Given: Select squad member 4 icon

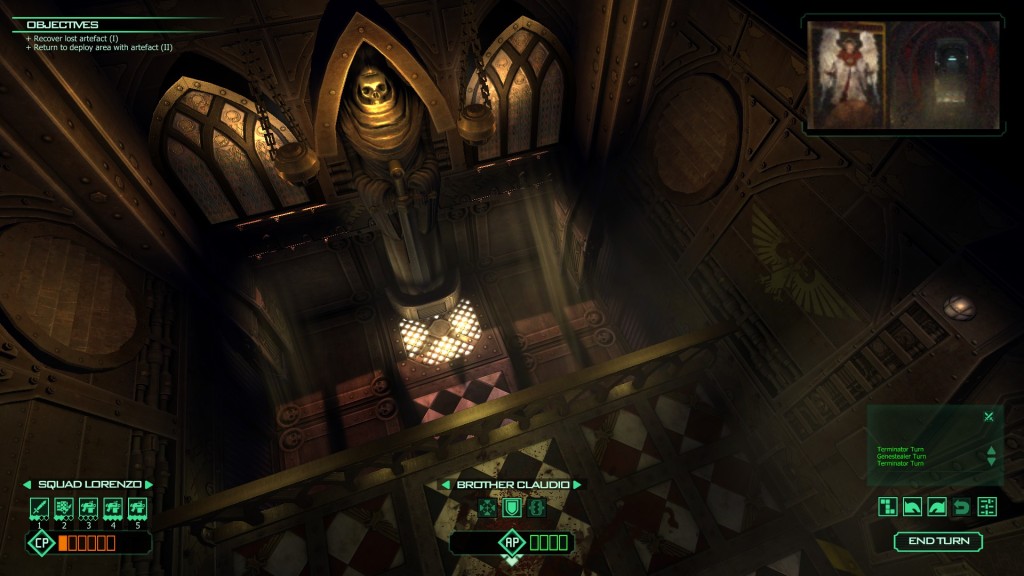Looking at the screenshot, I should pos(113,507).
